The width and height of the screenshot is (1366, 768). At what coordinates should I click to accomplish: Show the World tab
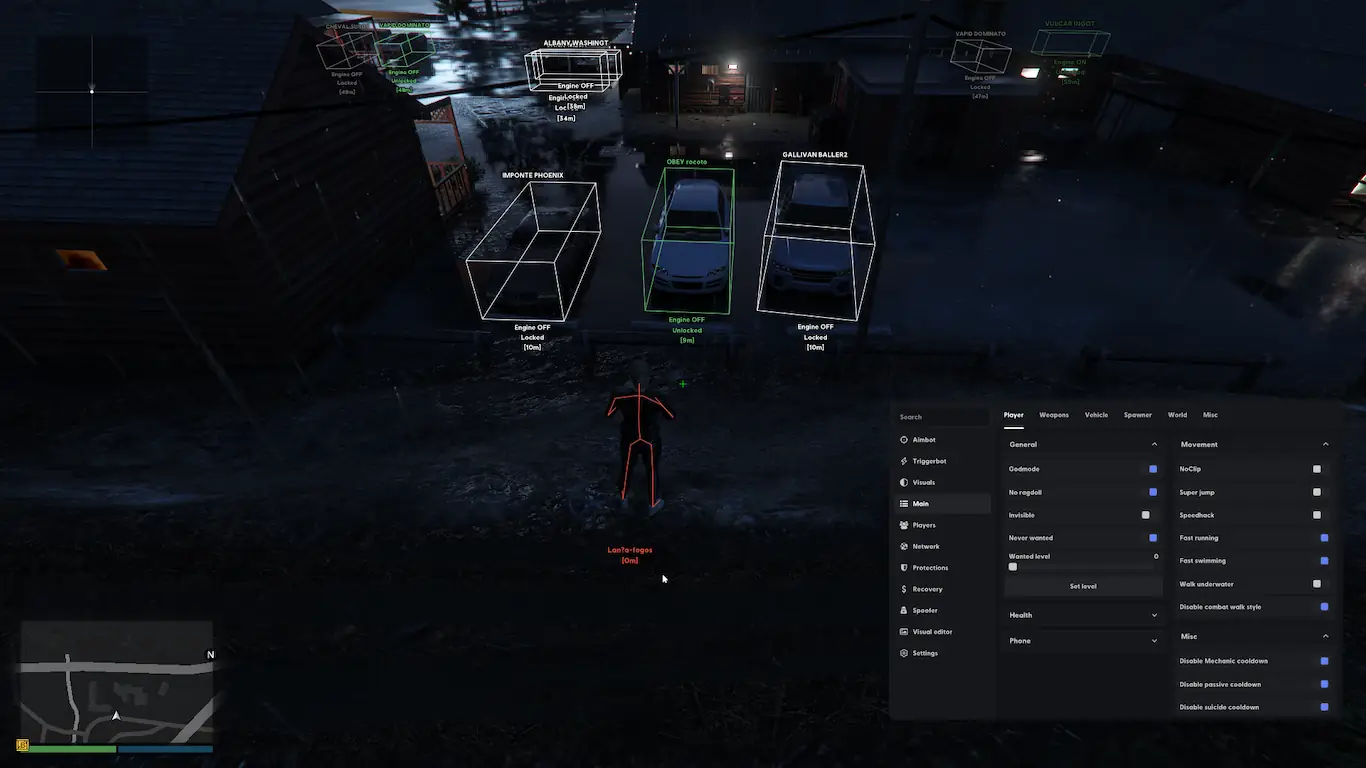pos(1177,415)
